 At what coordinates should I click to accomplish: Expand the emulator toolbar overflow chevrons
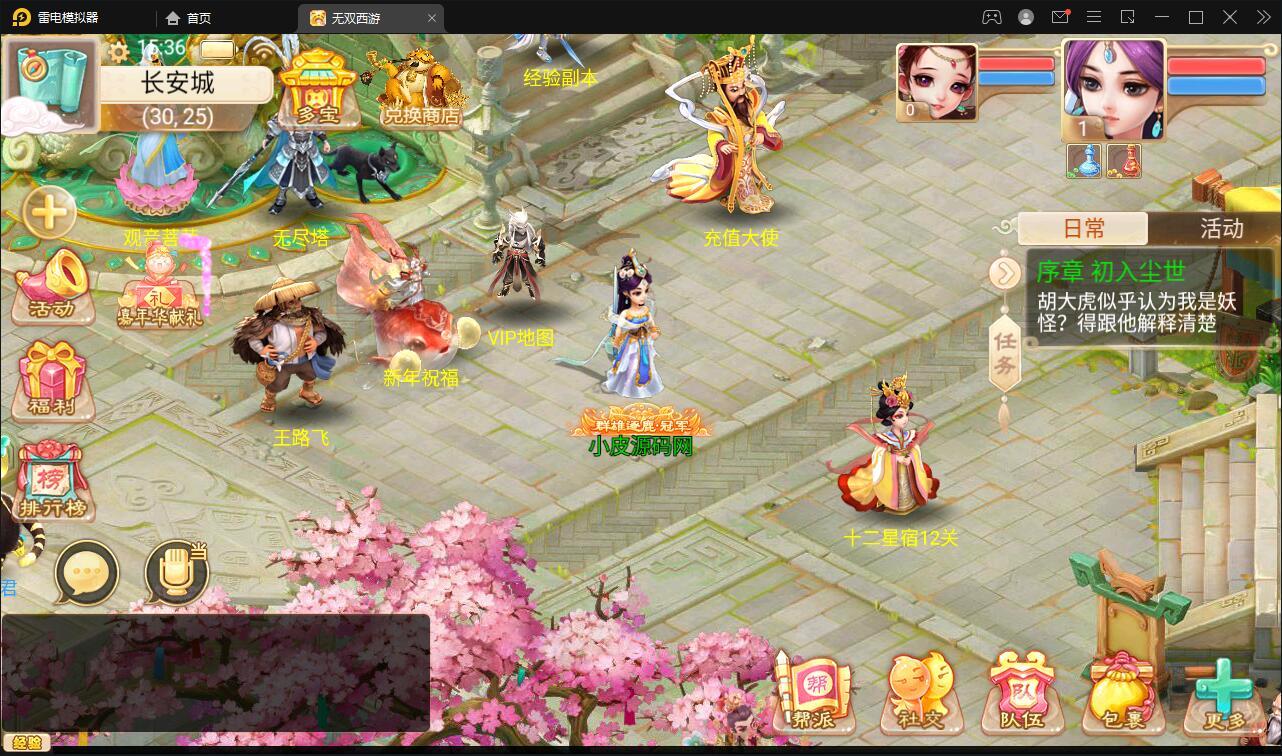[x=1262, y=16]
